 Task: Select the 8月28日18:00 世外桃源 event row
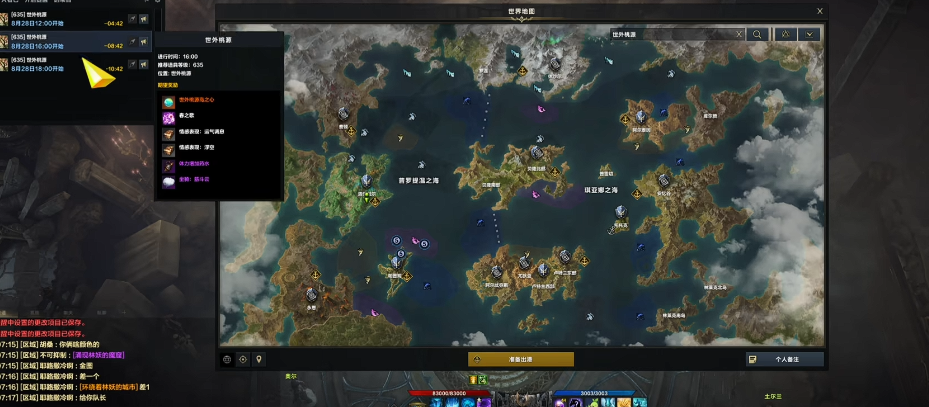pyautogui.click(x=60, y=65)
